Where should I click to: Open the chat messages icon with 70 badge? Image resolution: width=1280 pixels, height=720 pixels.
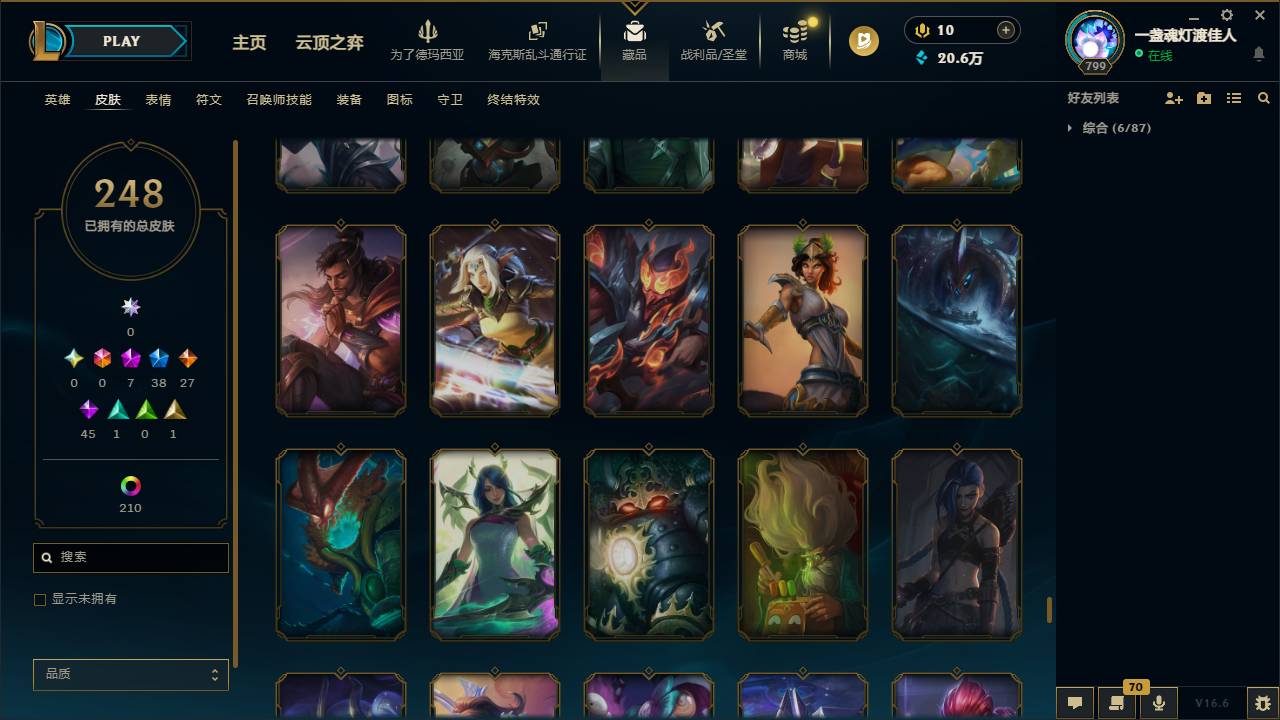click(1116, 702)
